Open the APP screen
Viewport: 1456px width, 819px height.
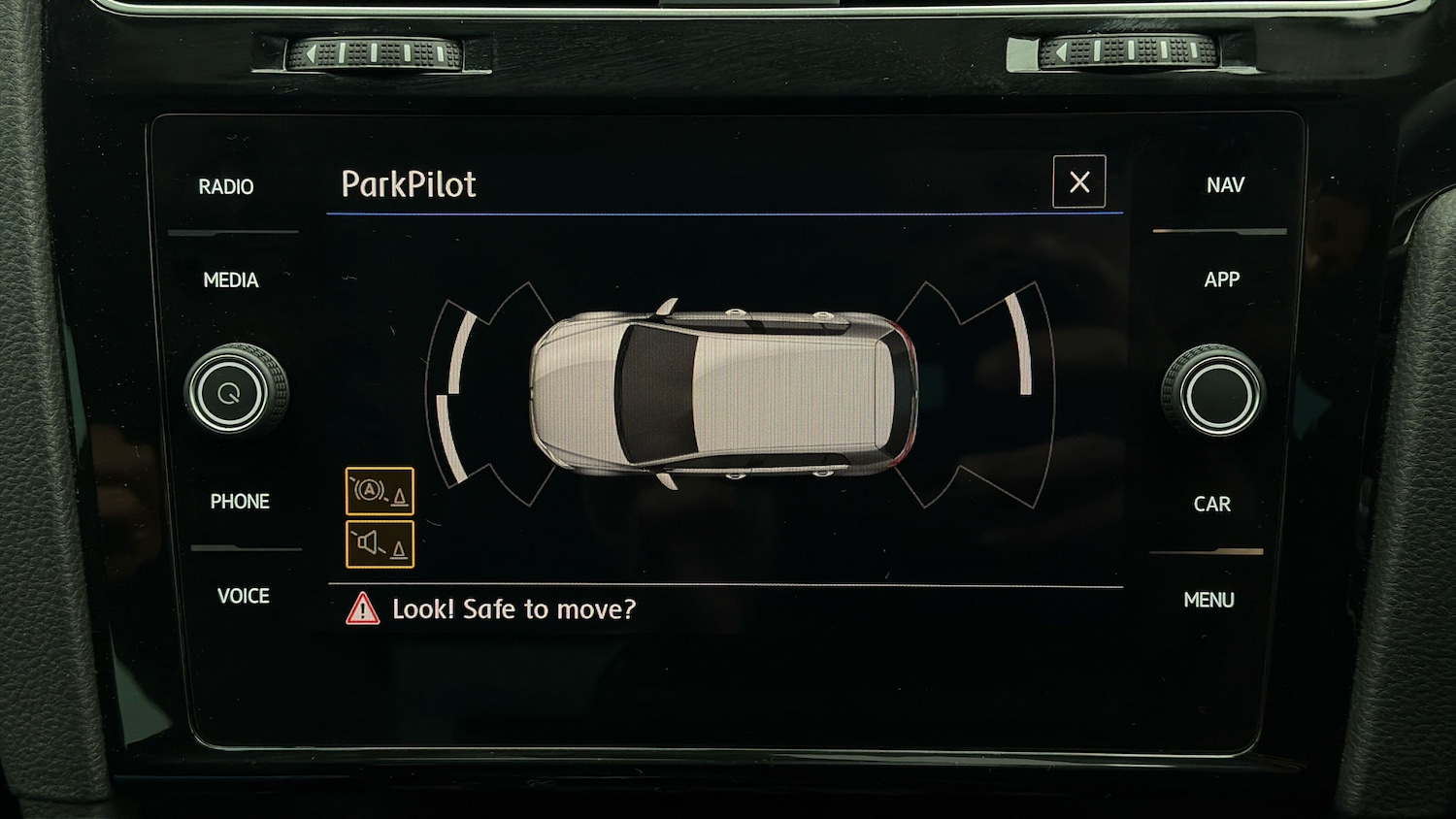point(1221,279)
